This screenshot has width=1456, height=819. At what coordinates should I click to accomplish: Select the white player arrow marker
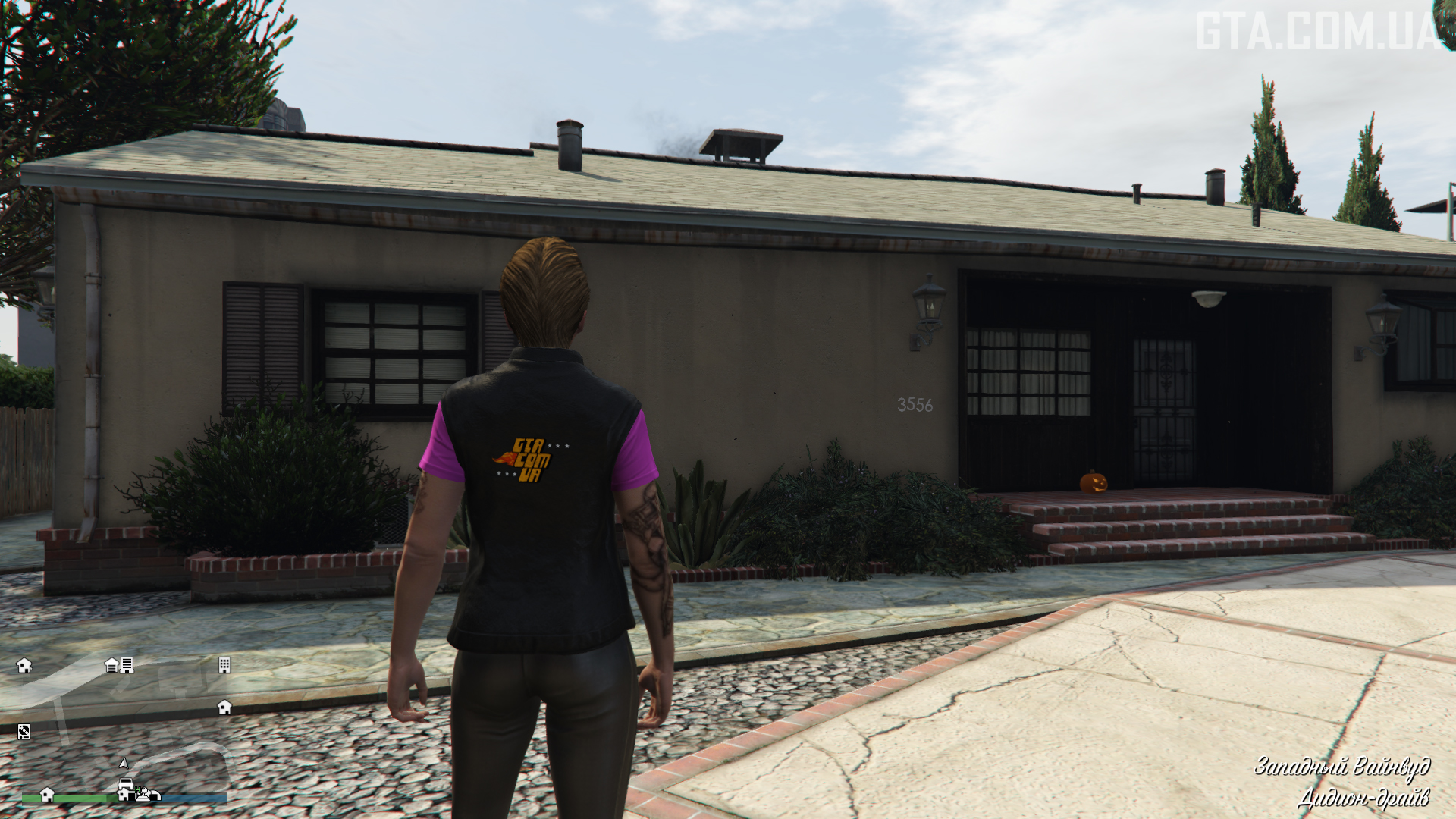pos(124,763)
